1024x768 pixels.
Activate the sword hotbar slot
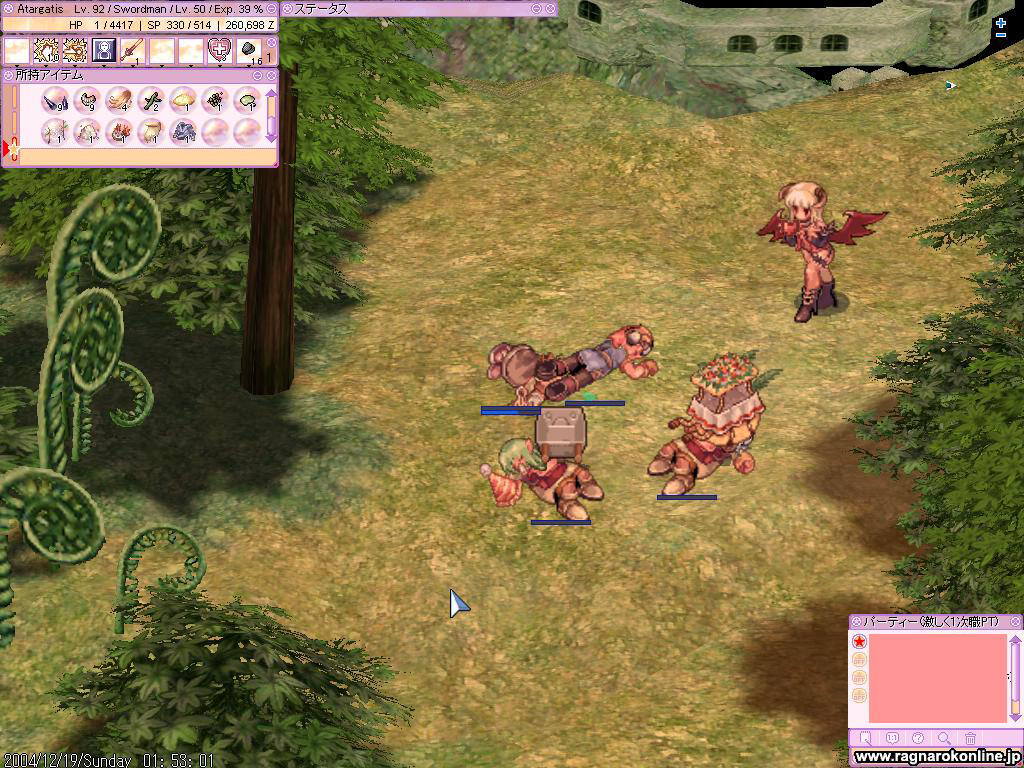point(133,50)
